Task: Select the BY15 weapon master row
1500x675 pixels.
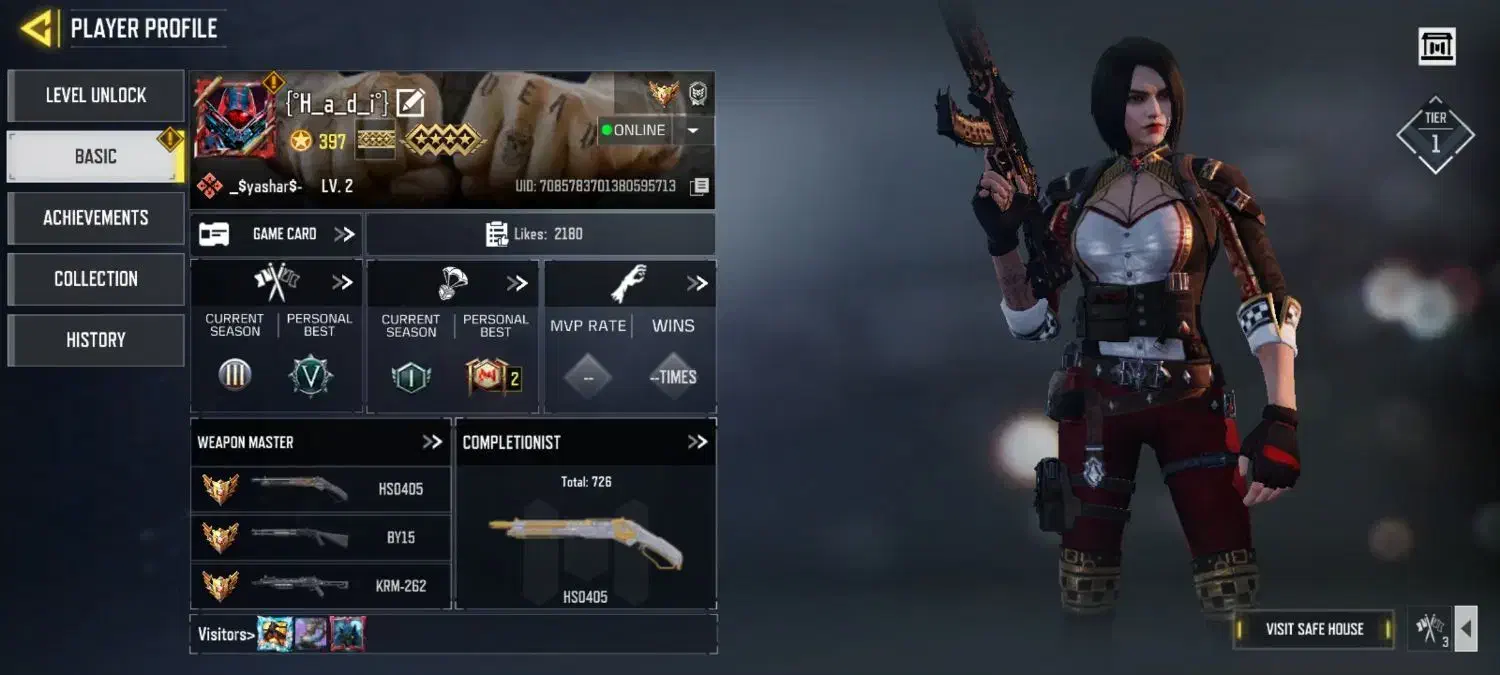Action: coord(321,538)
